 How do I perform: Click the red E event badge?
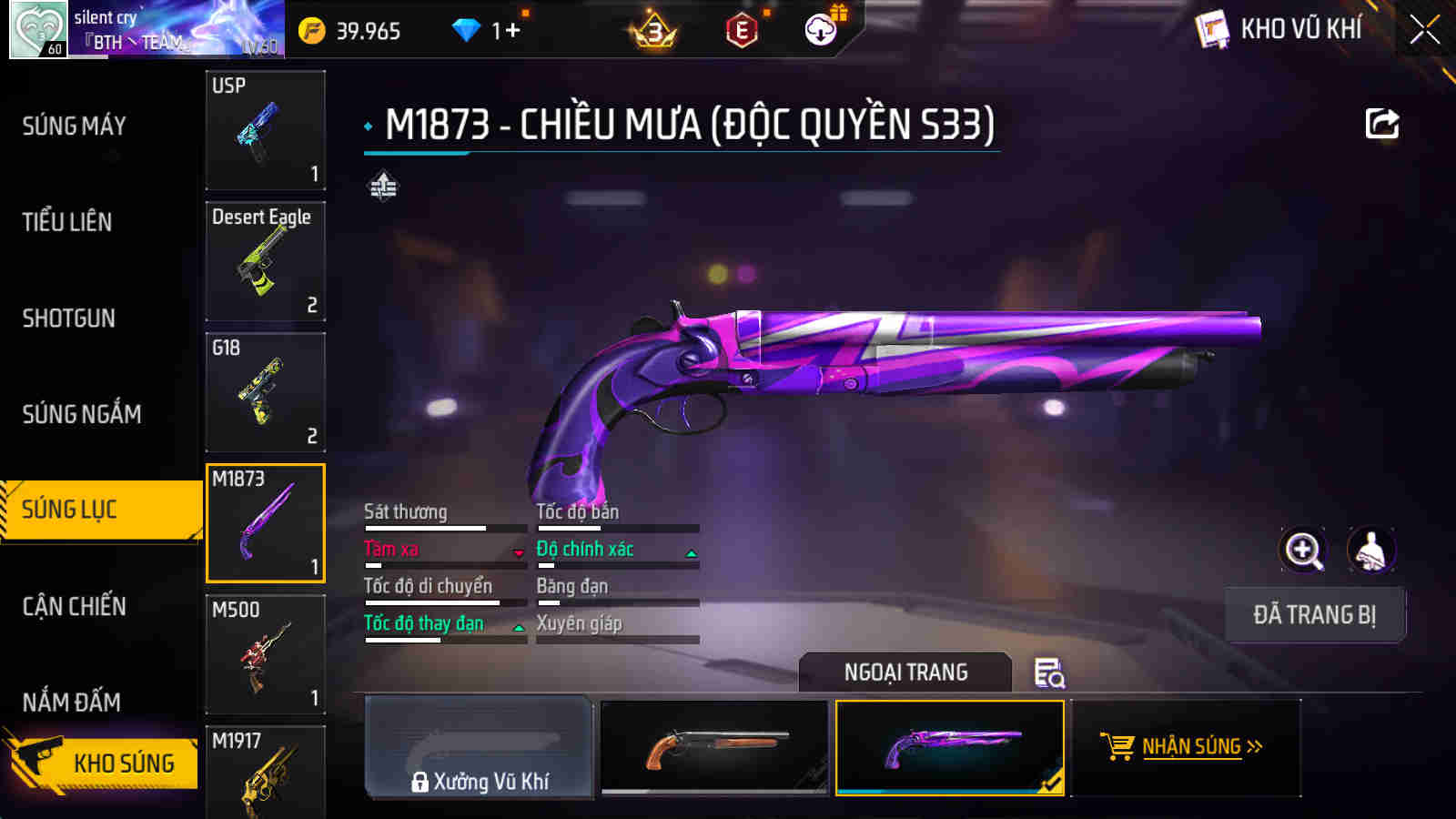coord(742,29)
